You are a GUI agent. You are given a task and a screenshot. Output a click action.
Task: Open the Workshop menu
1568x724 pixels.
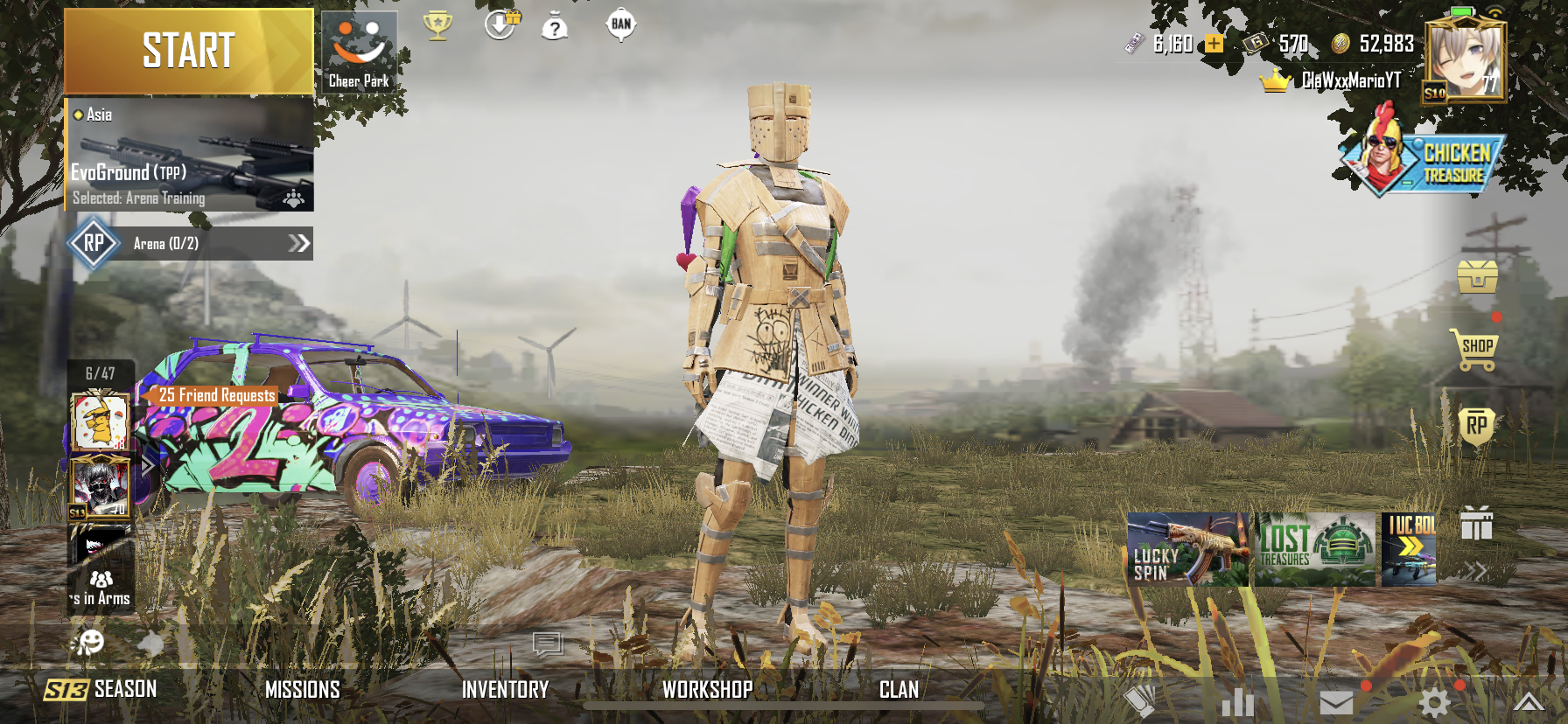coord(707,690)
